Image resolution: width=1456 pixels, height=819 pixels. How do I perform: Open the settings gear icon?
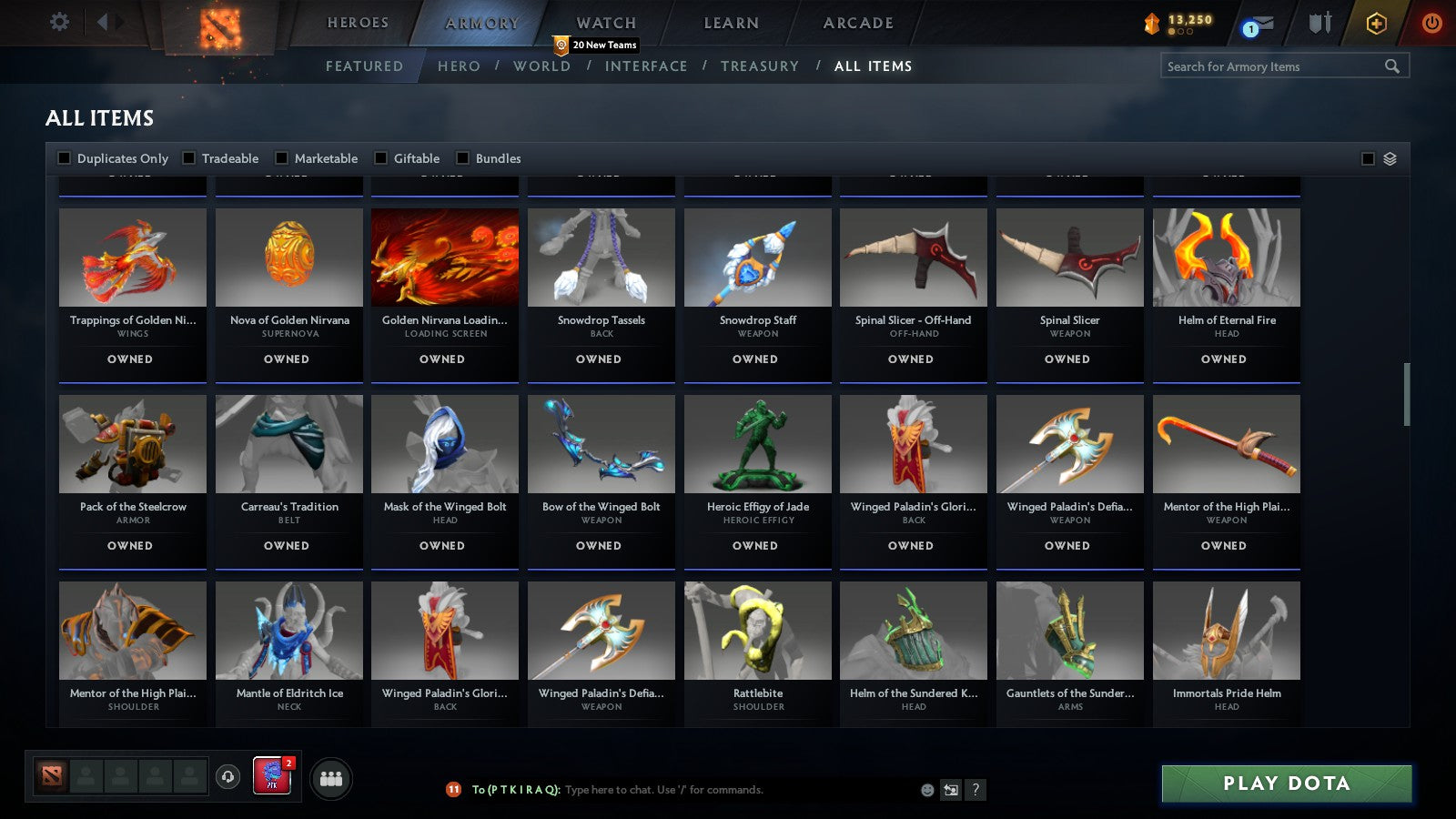(x=60, y=23)
